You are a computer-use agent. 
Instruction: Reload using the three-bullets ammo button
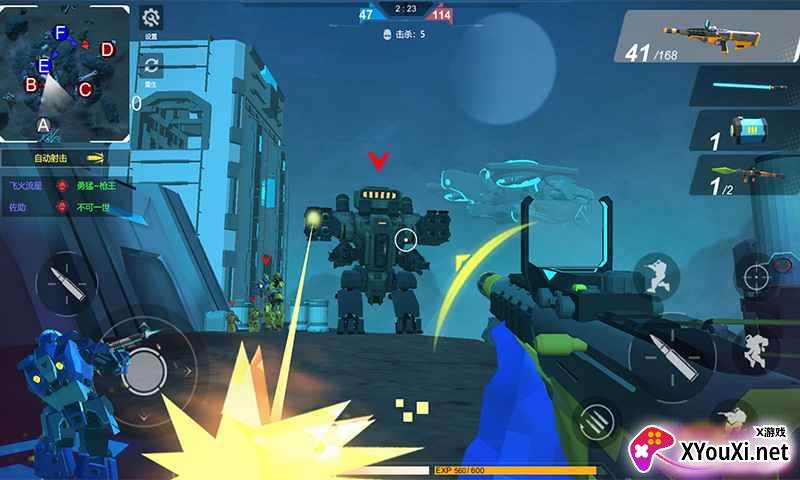coord(598,417)
